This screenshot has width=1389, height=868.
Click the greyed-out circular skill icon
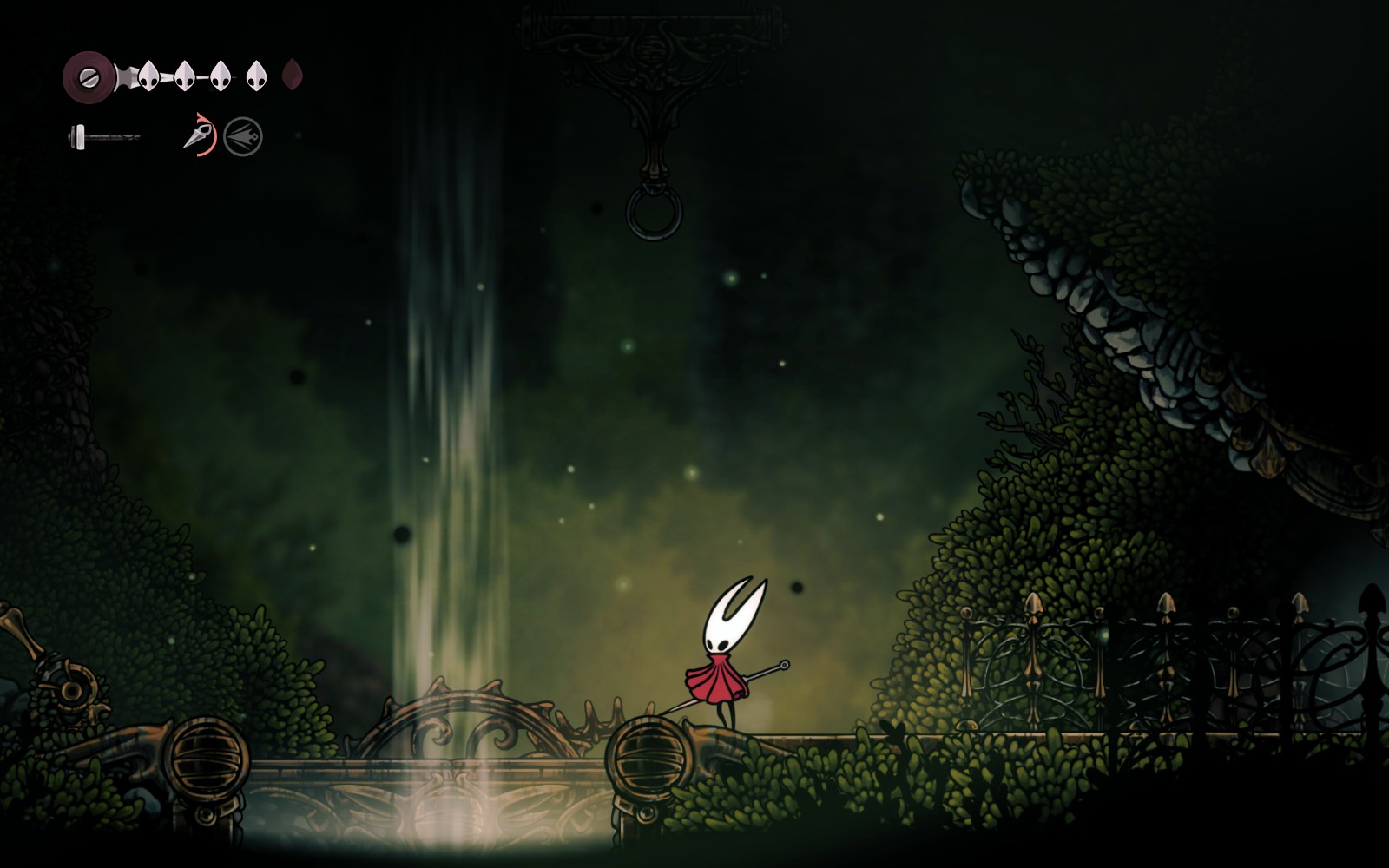243,137
